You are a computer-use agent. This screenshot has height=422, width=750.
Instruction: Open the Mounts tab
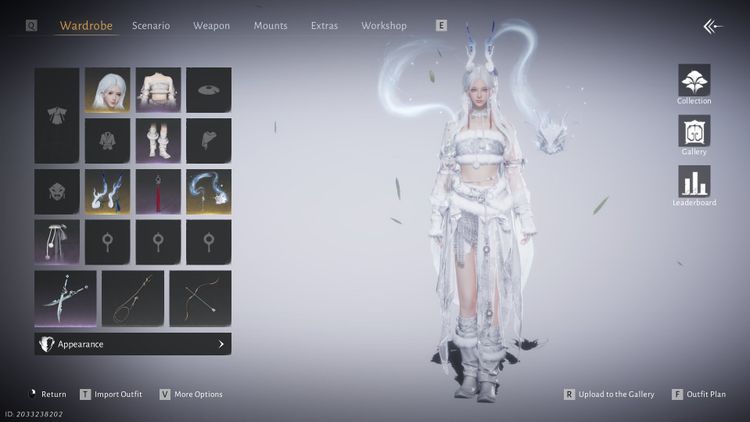pyautogui.click(x=270, y=25)
